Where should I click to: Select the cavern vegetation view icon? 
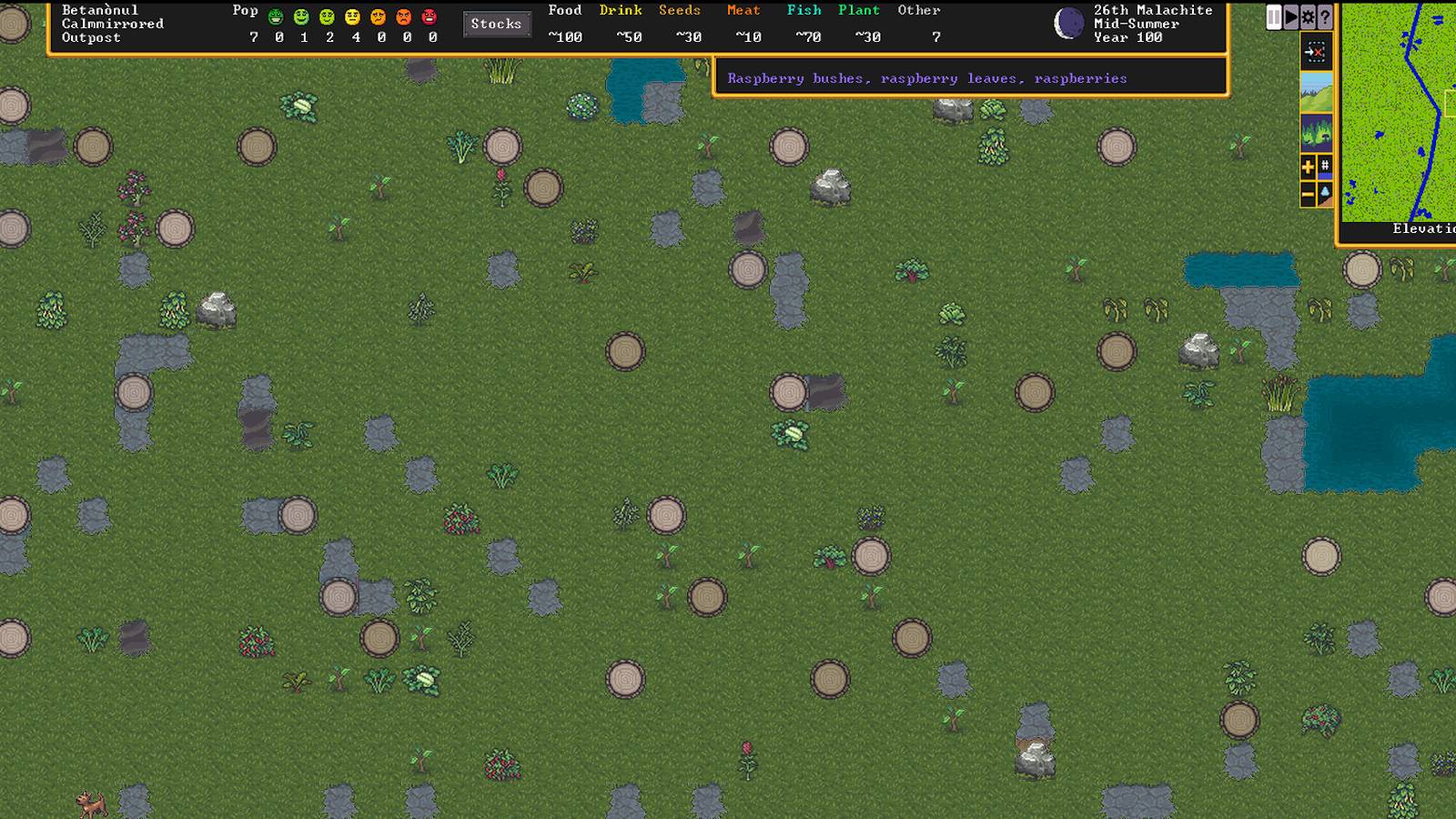tap(1317, 132)
